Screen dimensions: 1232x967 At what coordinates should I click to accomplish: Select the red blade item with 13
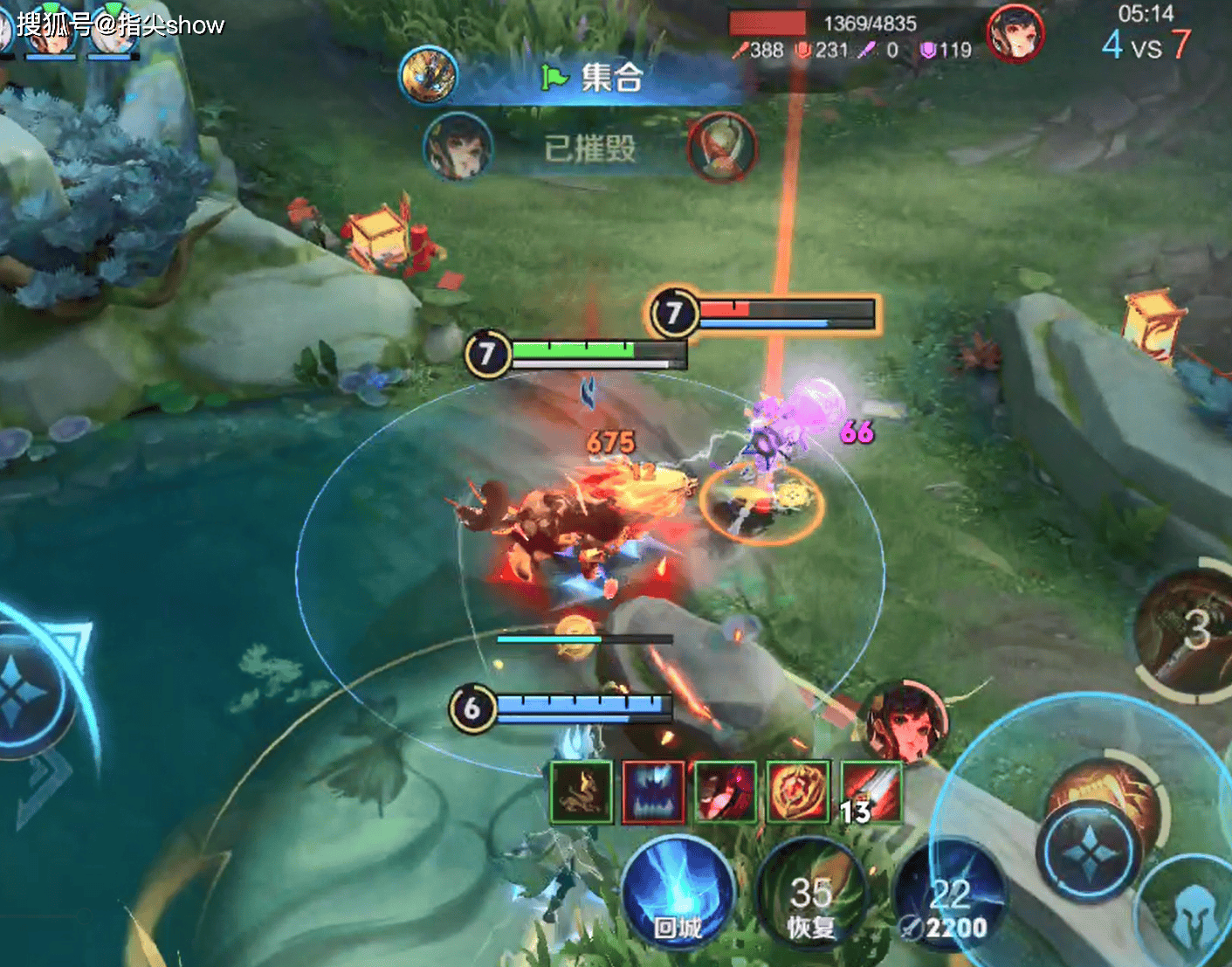click(x=871, y=792)
